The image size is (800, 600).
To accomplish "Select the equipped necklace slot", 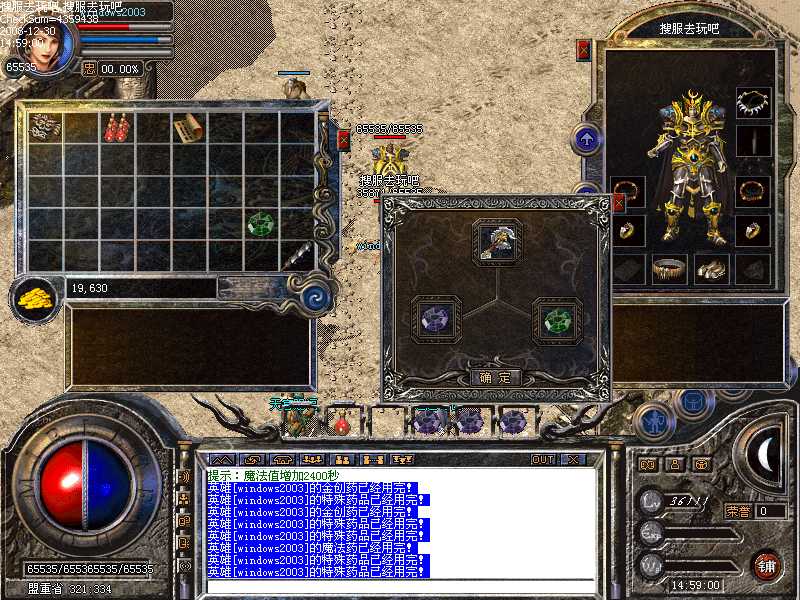I will 753,103.
